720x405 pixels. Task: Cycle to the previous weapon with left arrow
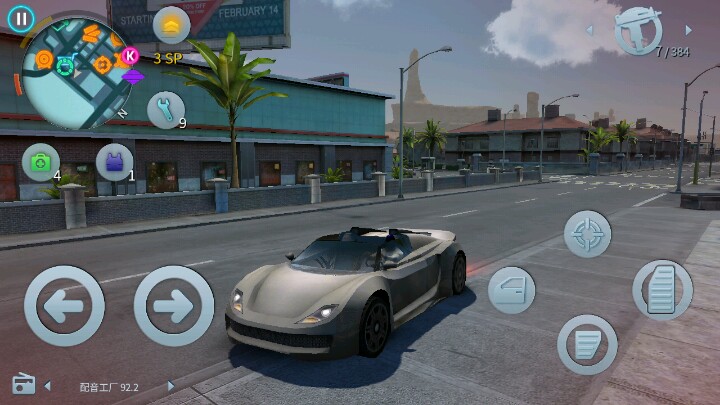point(590,30)
